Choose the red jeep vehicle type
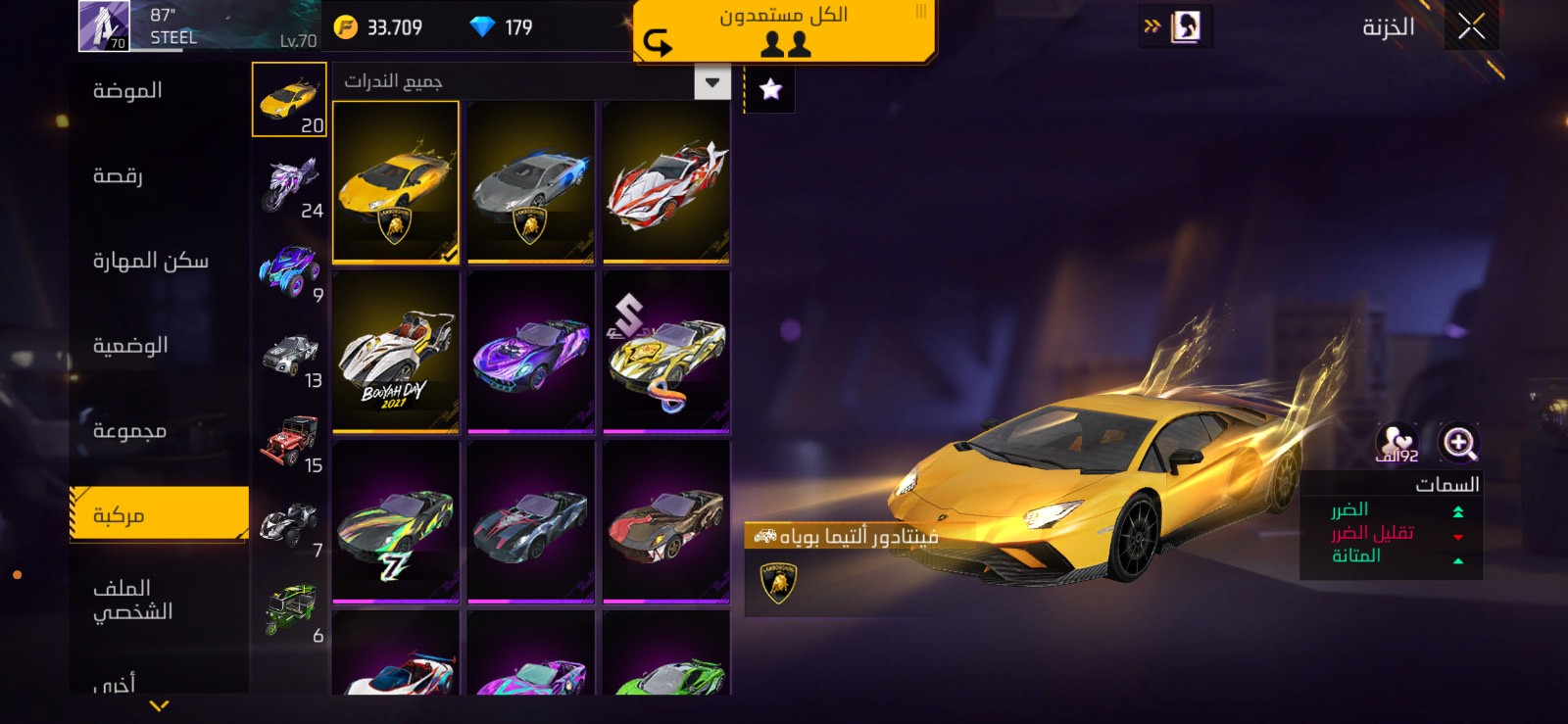Viewport: 1568px width, 724px height. pos(290,442)
